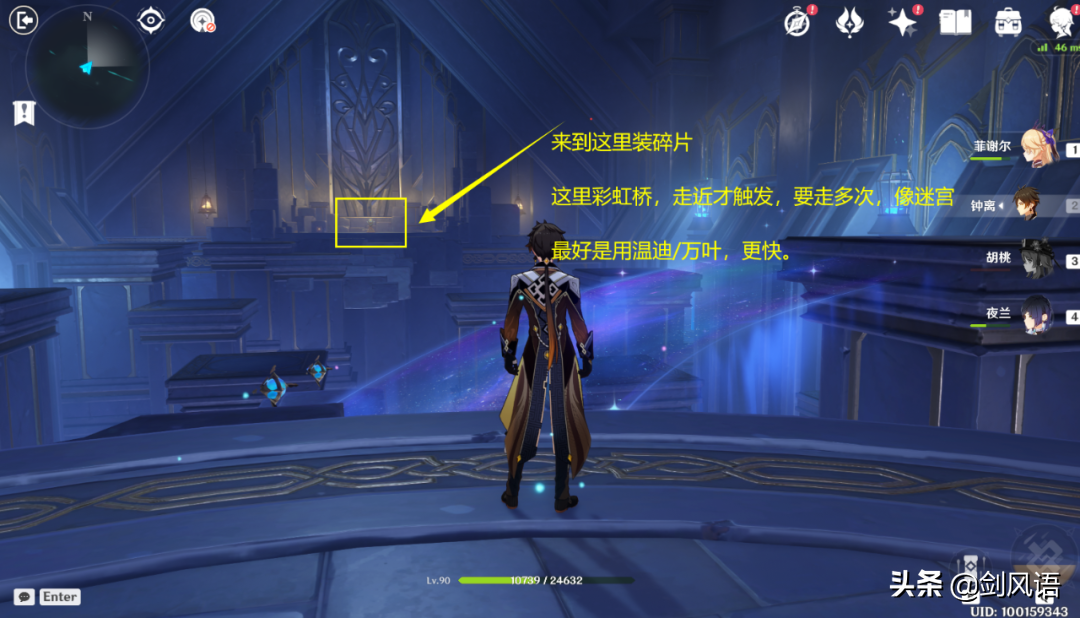Activate the eye-shaped Elemental Sight icon
1080x618 pixels.
coord(151,20)
